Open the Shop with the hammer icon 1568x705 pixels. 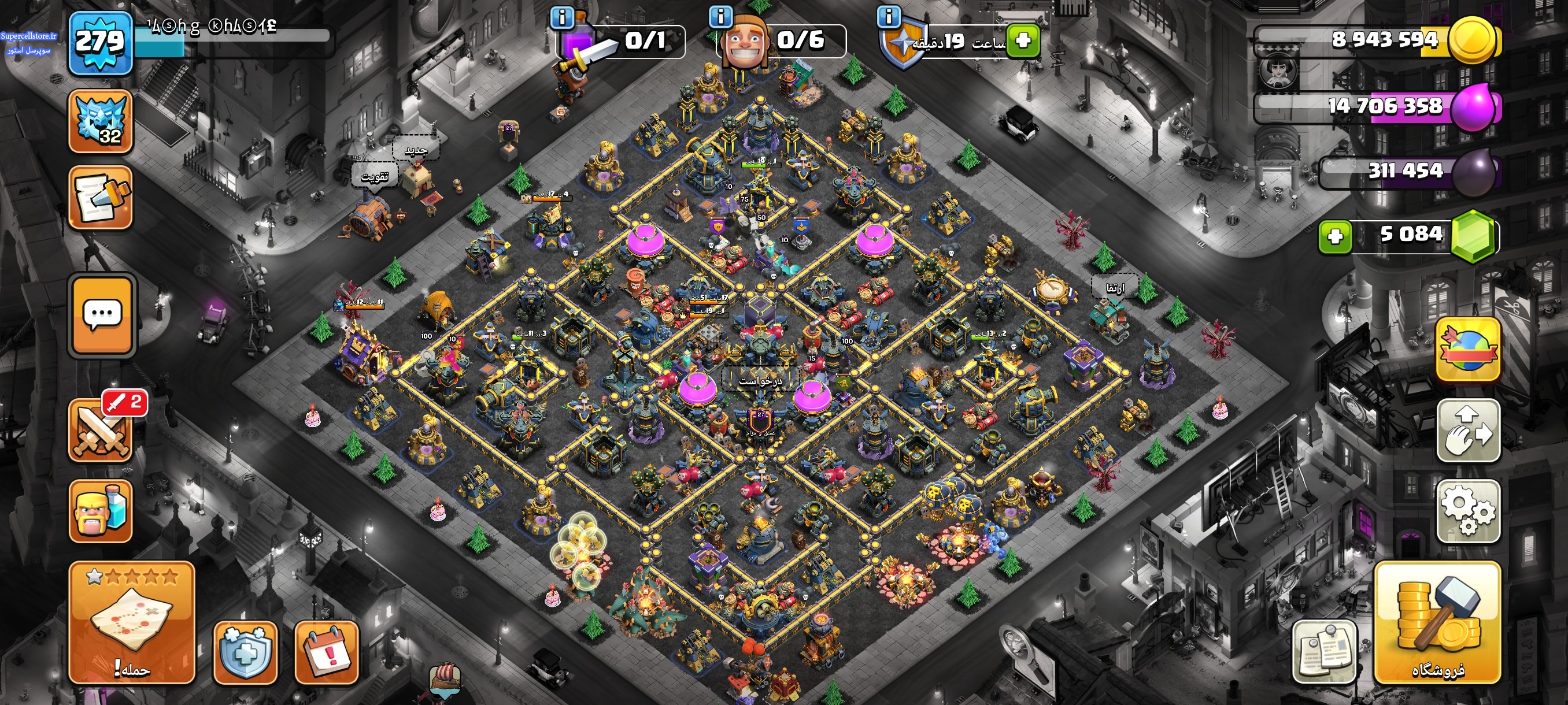point(1437,623)
